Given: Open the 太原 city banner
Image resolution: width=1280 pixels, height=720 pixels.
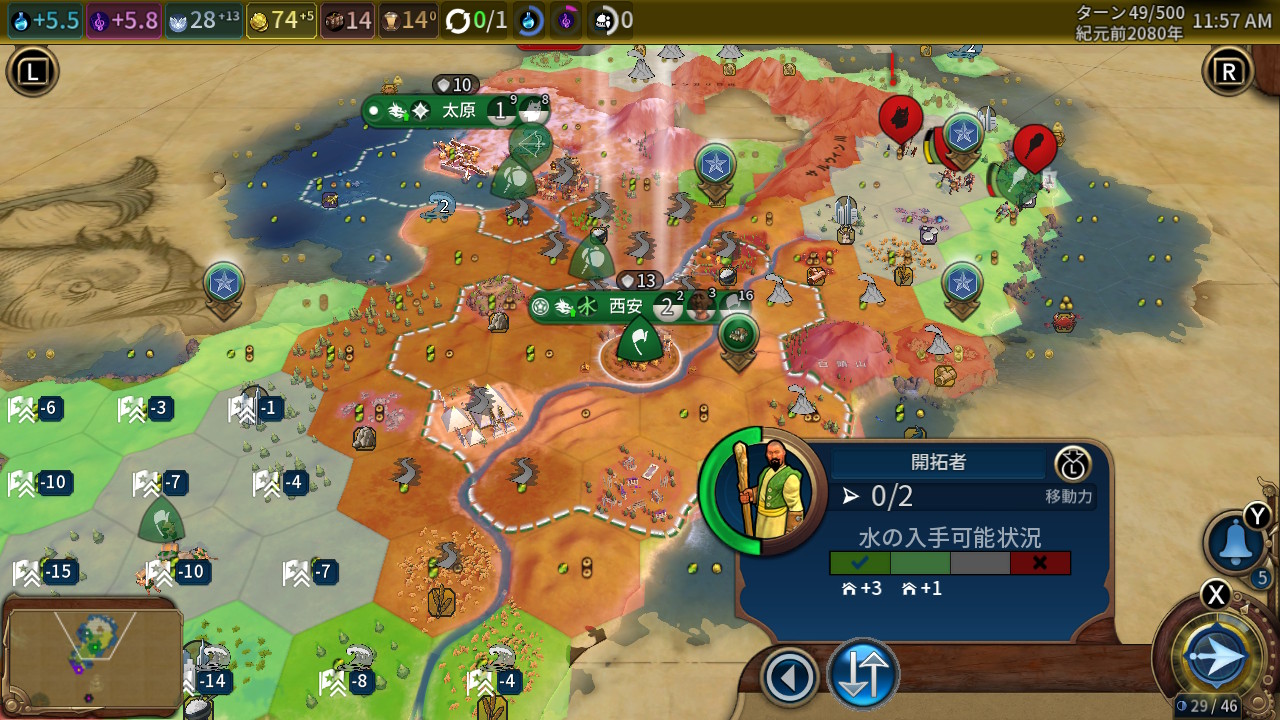Looking at the screenshot, I should (x=458, y=110).
